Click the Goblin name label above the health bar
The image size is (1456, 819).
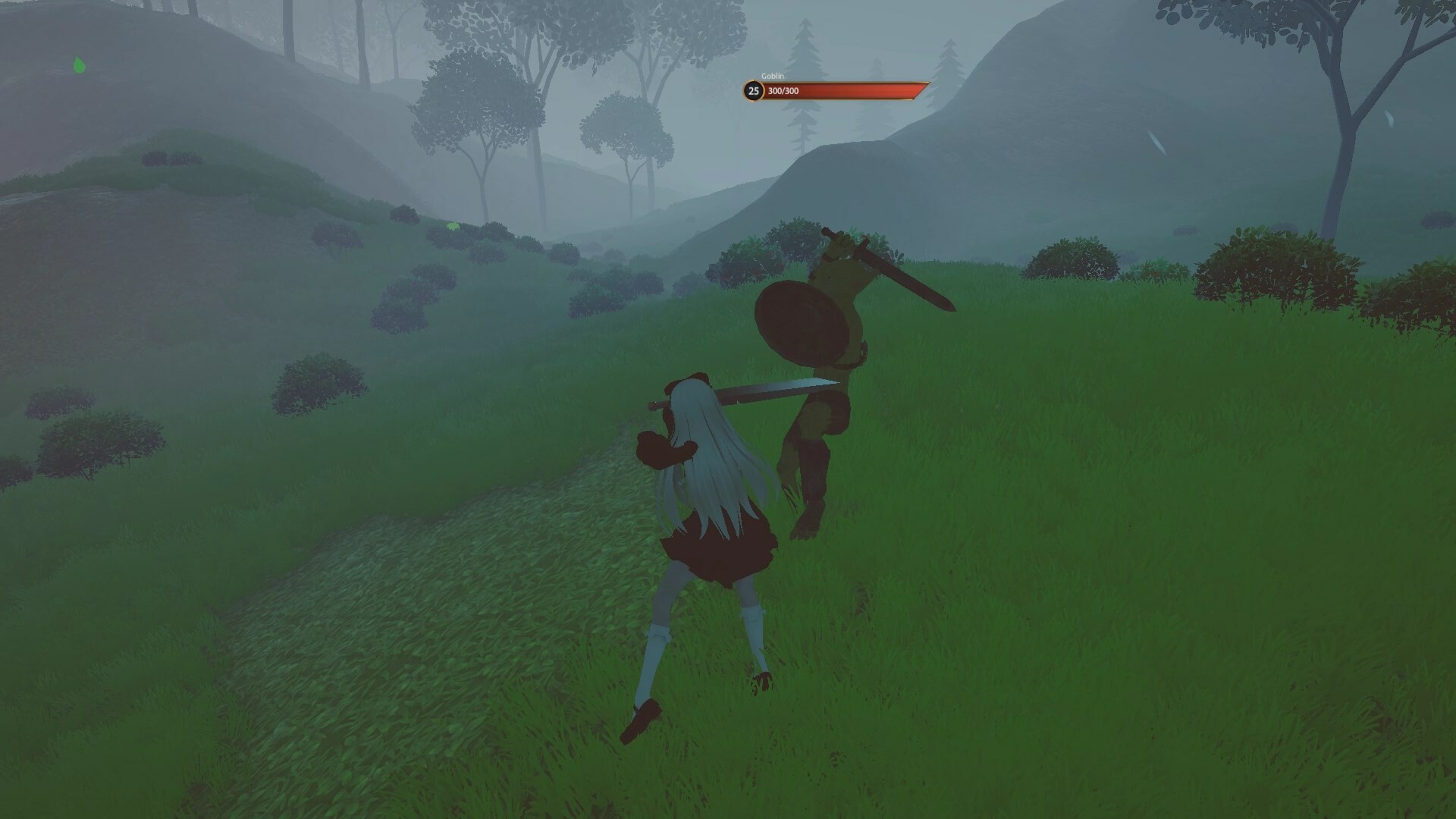(x=773, y=75)
